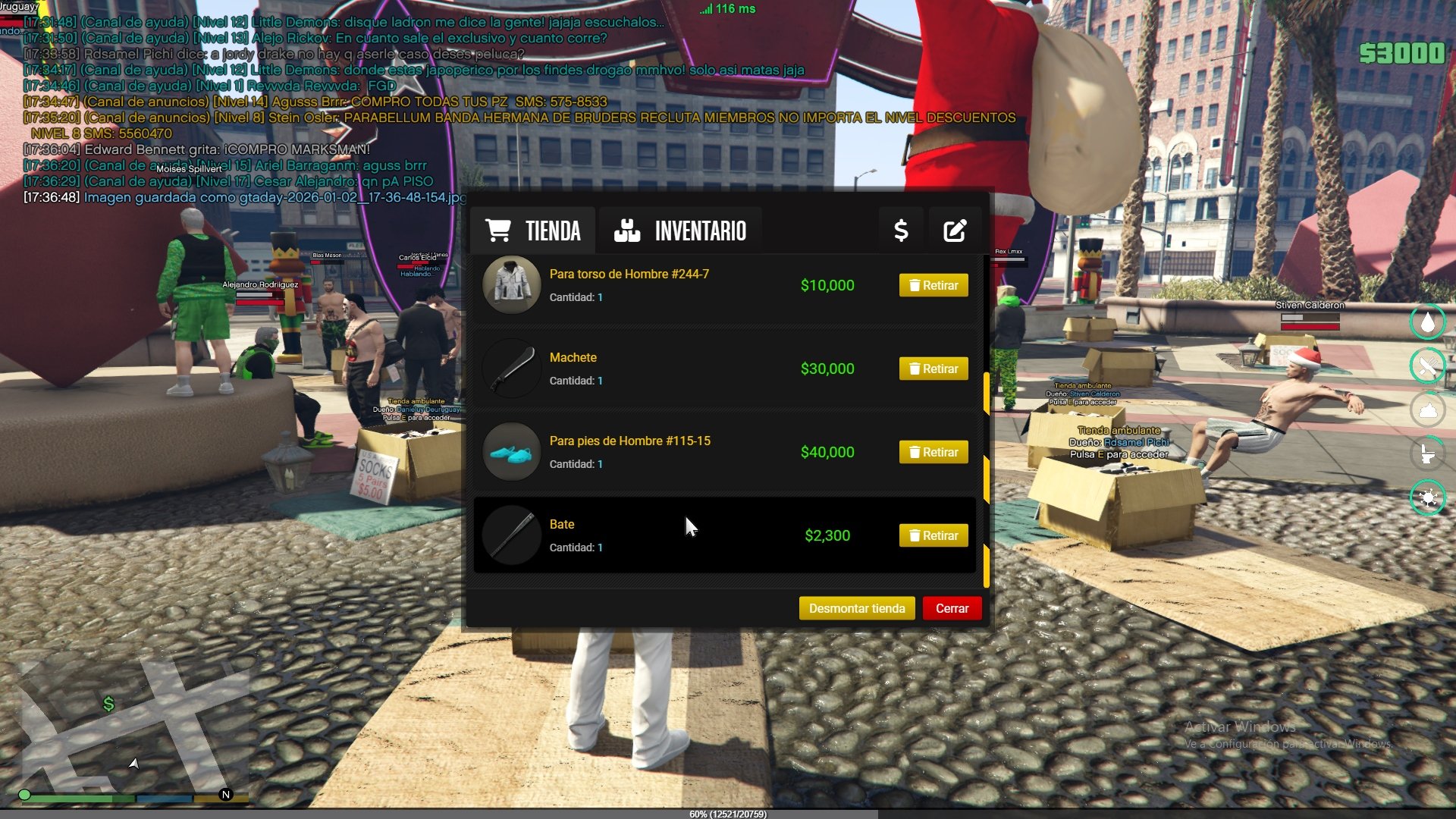The height and width of the screenshot is (819, 1456).
Task: Click Desmontar tienda button
Action: point(856,608)
